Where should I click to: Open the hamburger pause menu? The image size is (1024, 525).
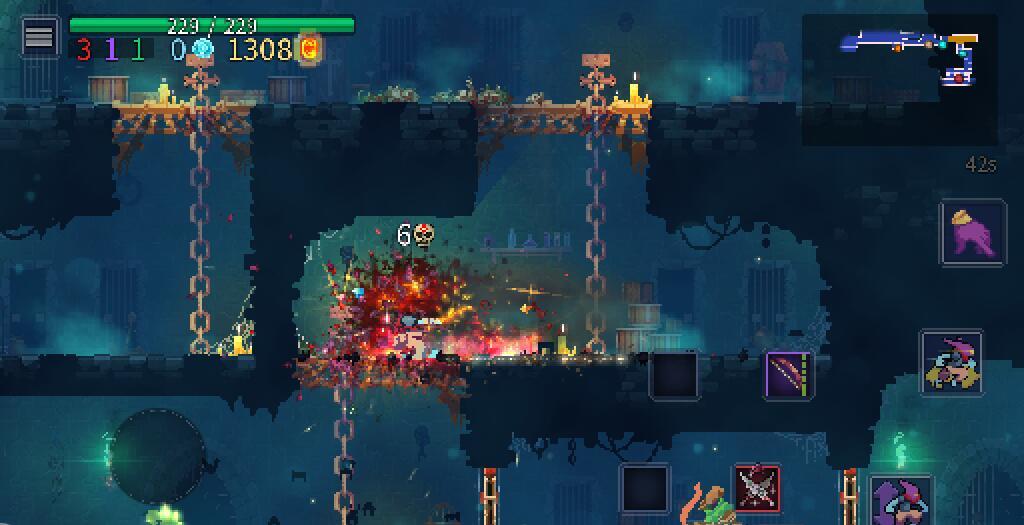tap(39, 37)
